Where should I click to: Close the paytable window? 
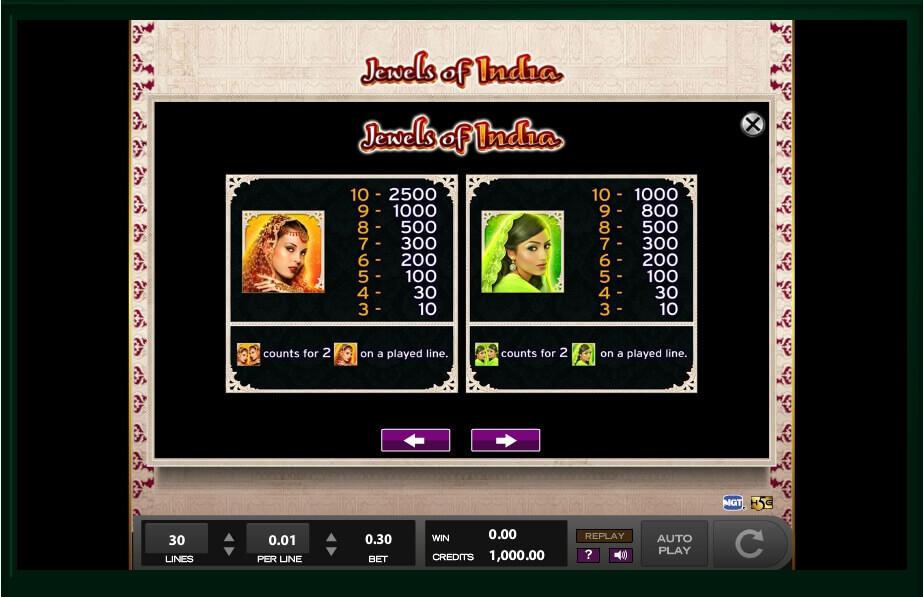(752, 124)
